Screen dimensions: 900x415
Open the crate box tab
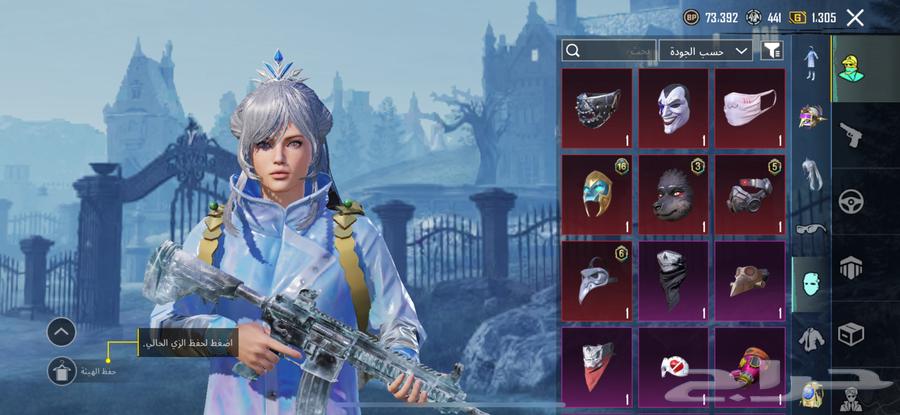[x=852, y=333]
